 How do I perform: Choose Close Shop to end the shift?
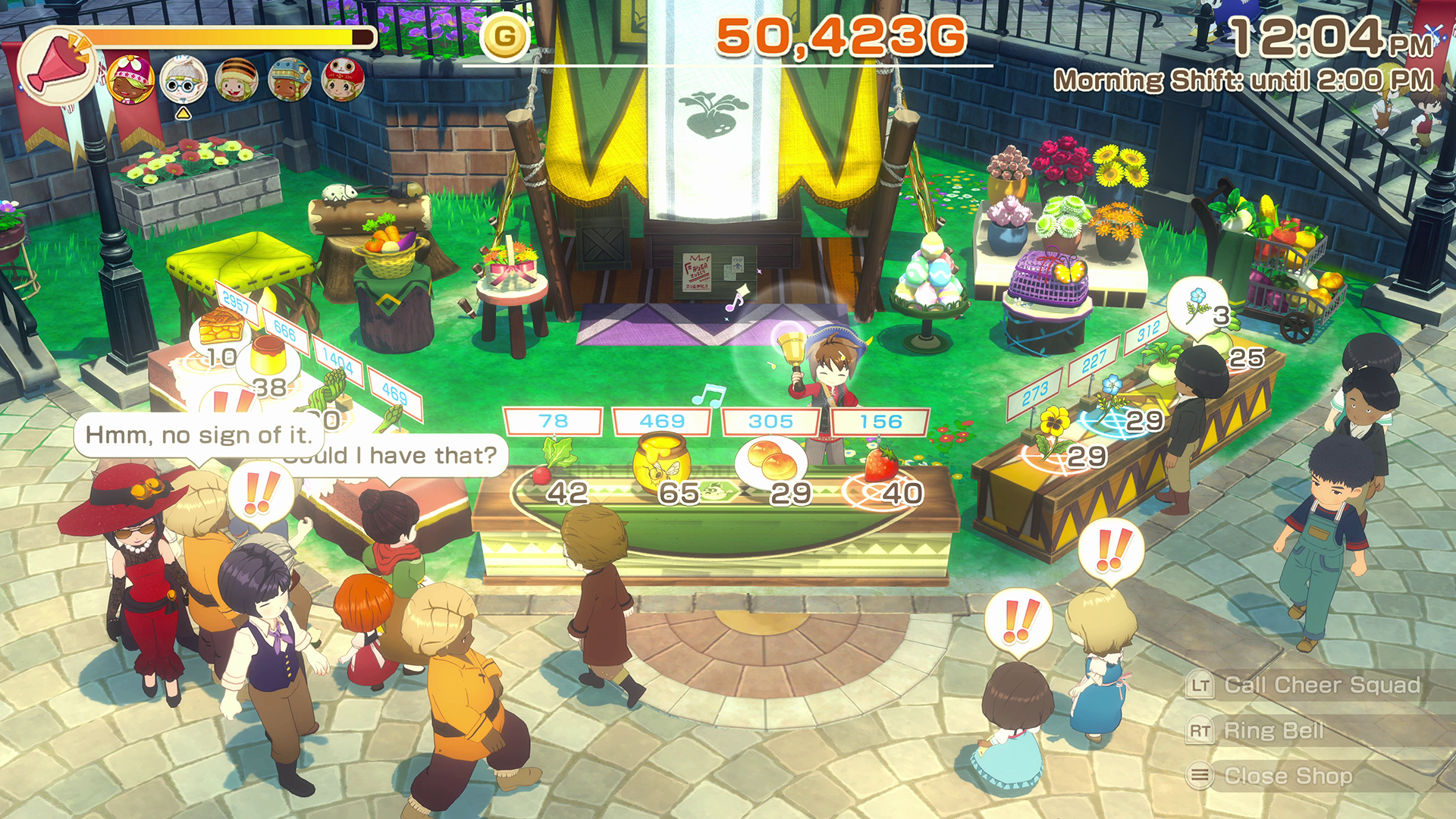tap(1287, 777)
